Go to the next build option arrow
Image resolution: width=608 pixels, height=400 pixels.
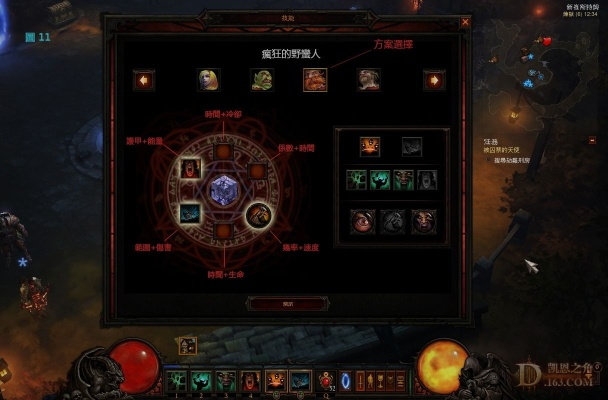pyautogui.click(x=433, y=80)
